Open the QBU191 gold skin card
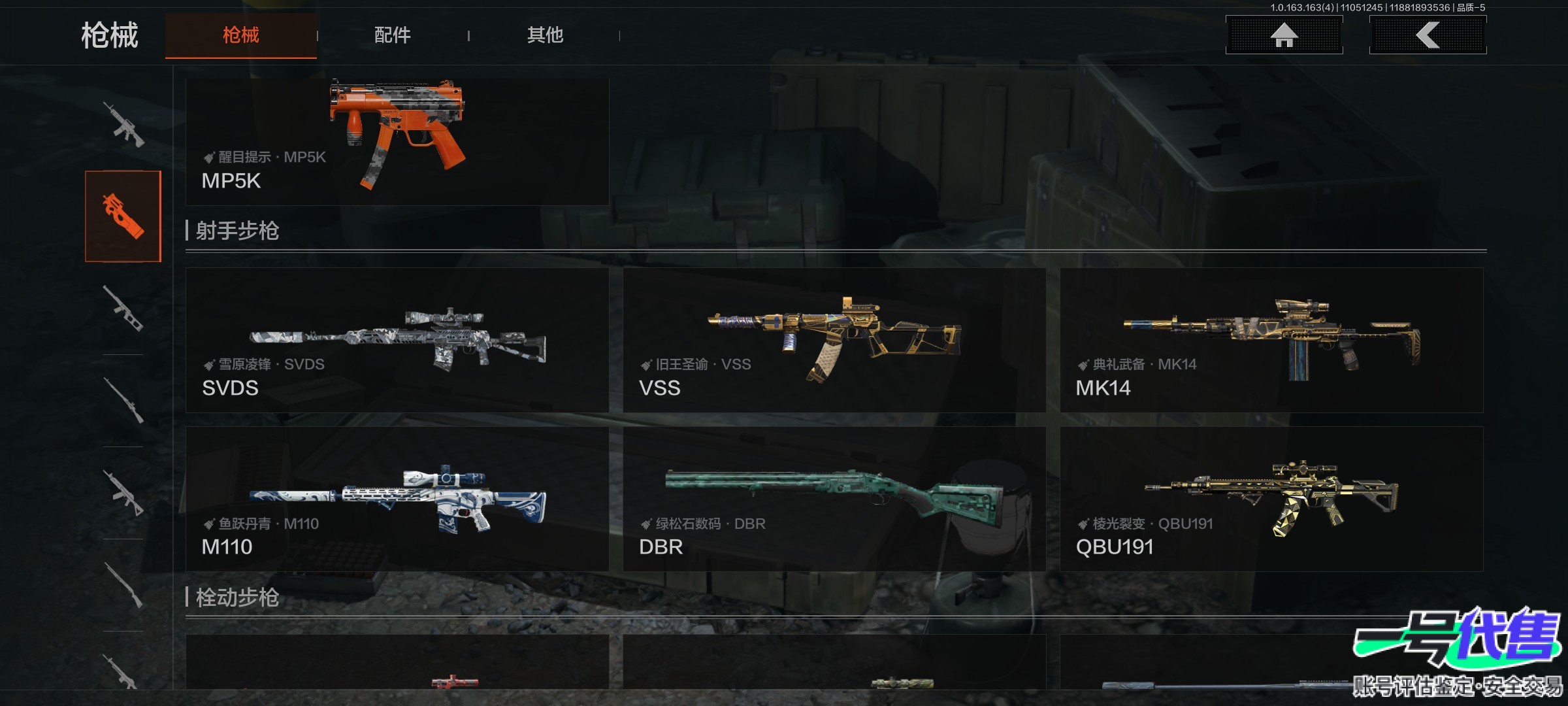Viewport: 1568px width, 706px height. pyautogui.click(x=1271, y=499)
